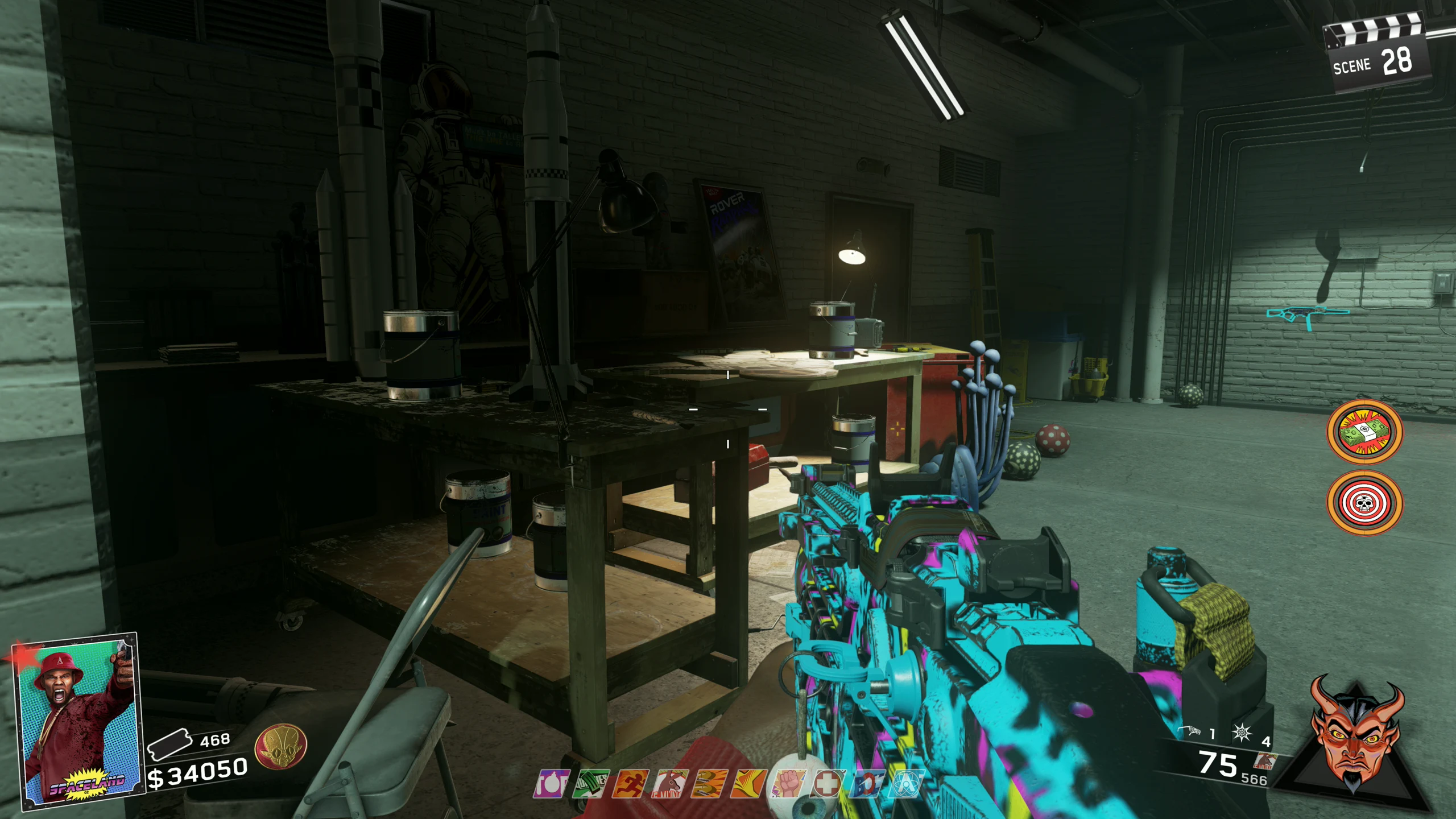Click the ticket counter icon
This screenshot has height=819, width=1456.
(169, 744)
